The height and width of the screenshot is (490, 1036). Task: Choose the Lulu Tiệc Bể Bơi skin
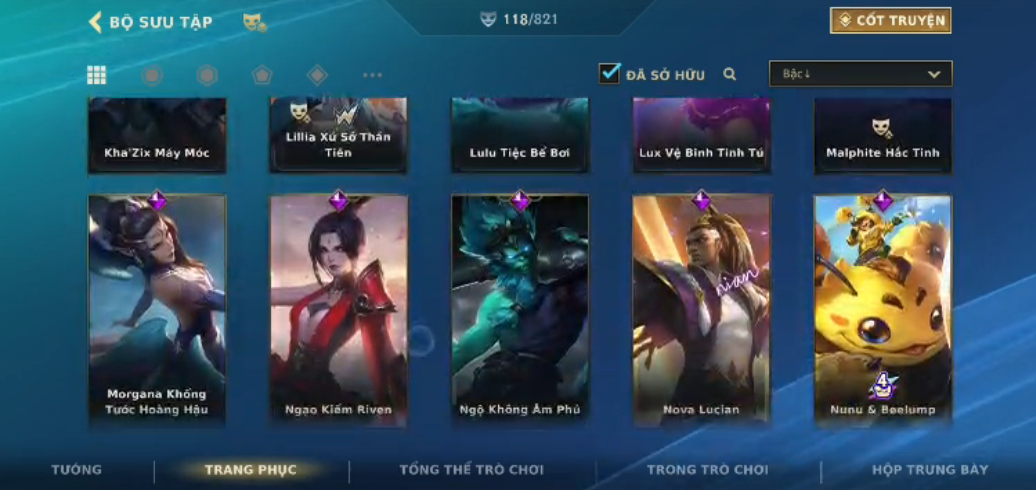pyautogui.click(x=520, y=136)
